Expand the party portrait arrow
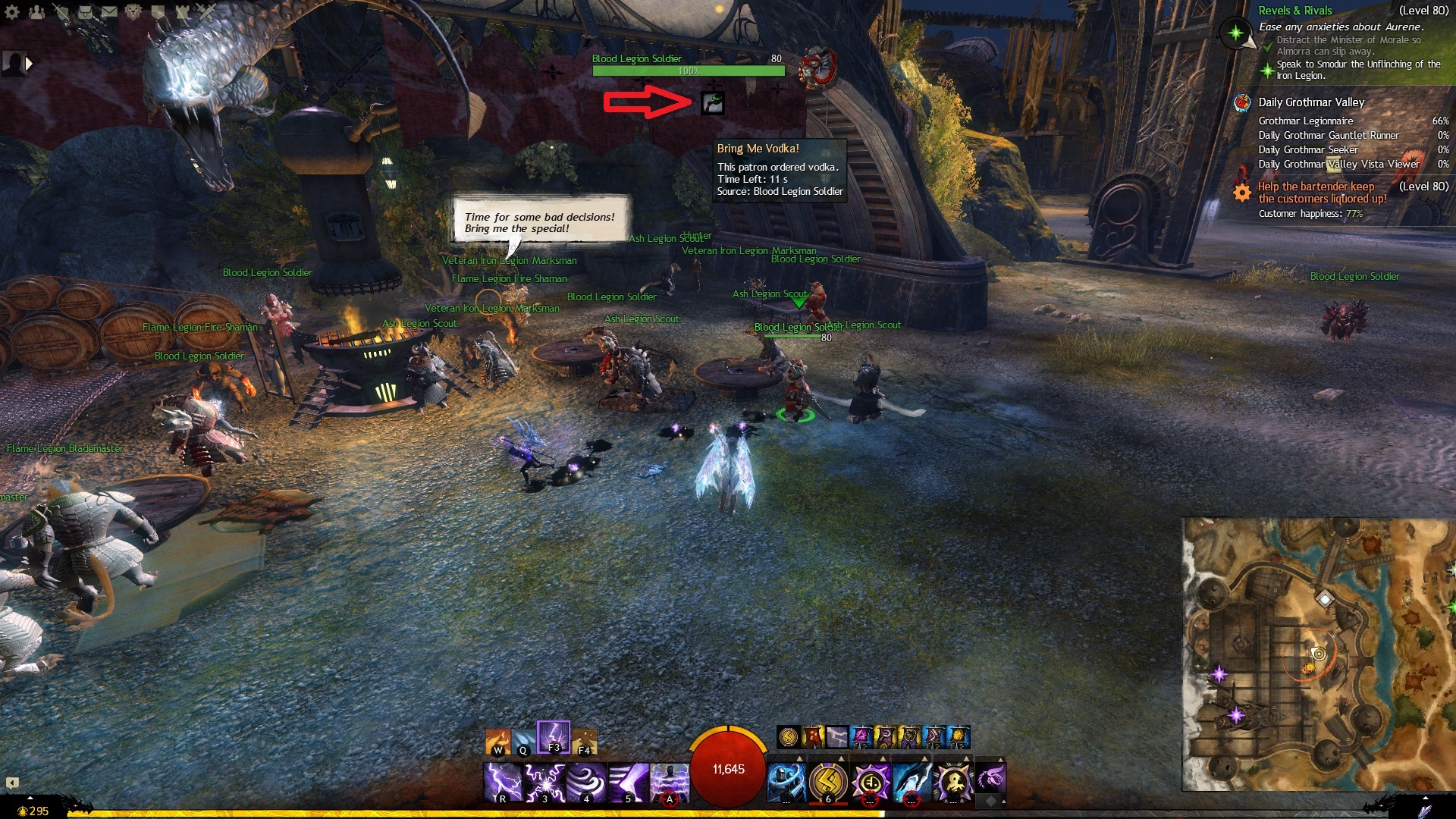 coord(30,64)
